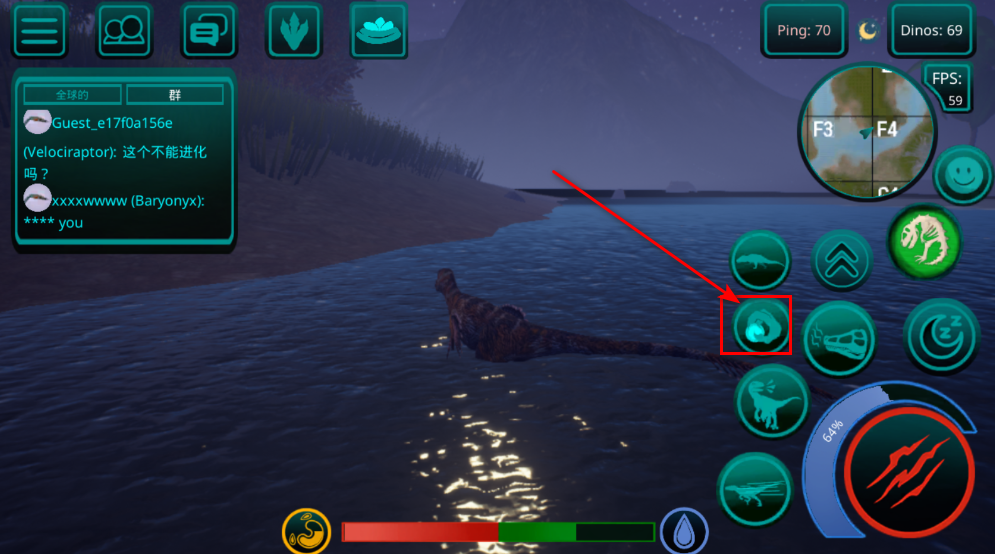Activate the swimming crocodile icon button
The image size is (995, 554).
coord(760,262)
